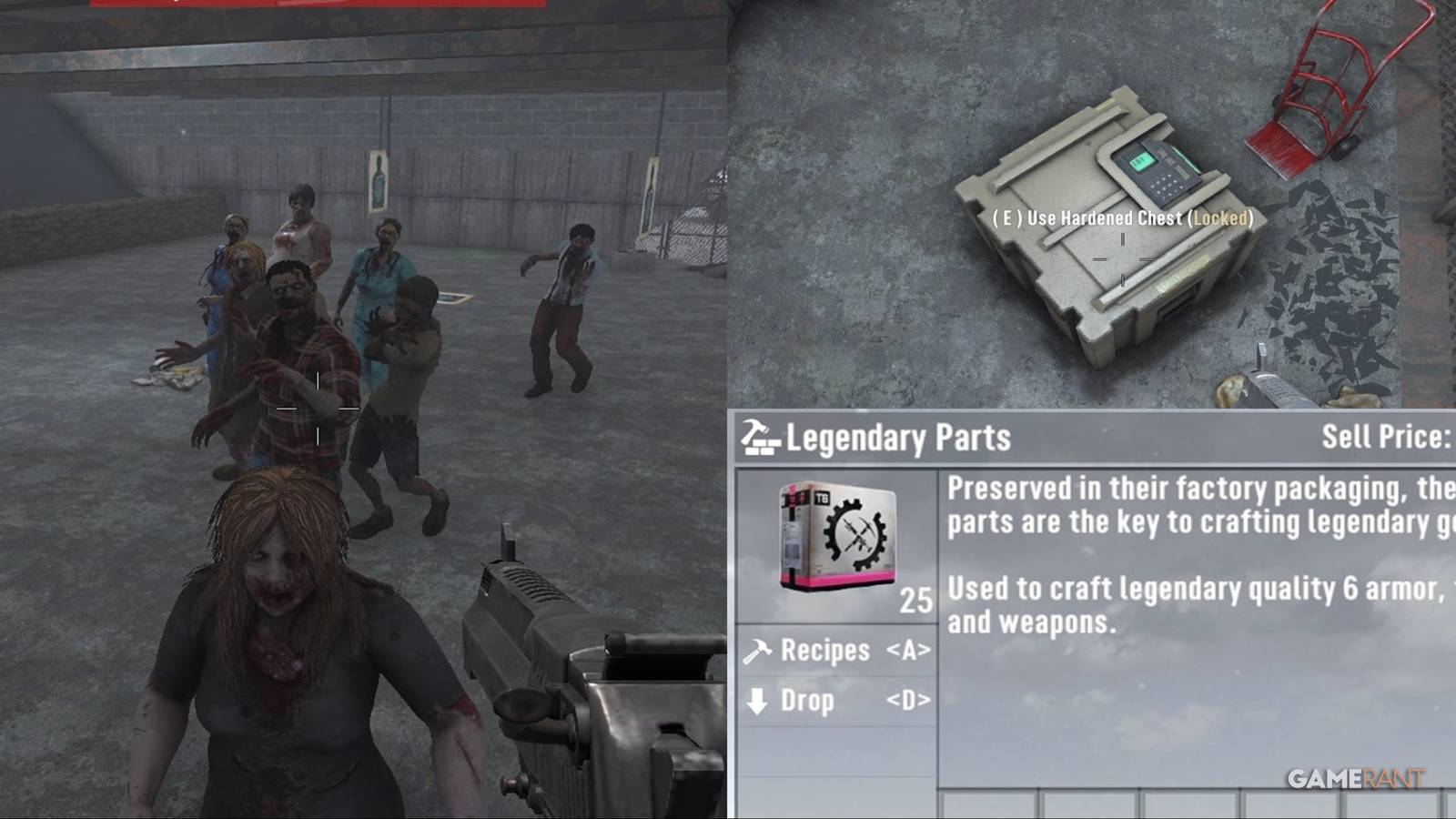The height and width of the screenshot is (819, 1456).
Task: Click the <A> key prompt beside Recipes
Action: tap(909, 650)
